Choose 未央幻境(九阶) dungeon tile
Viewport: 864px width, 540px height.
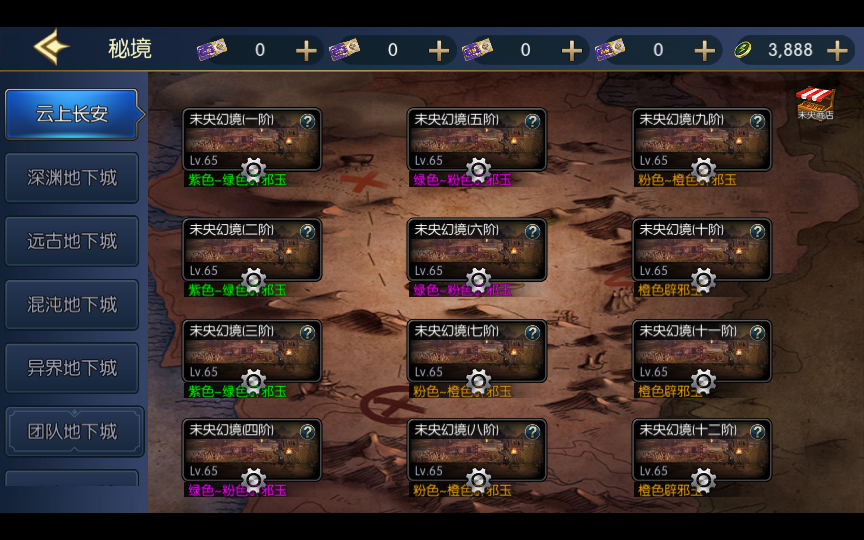coord(701,139)
